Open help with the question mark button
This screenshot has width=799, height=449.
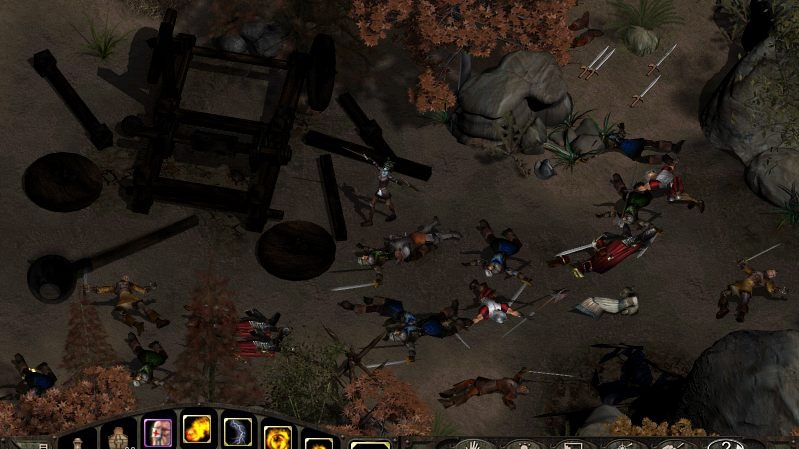click(x=724, y=443)
